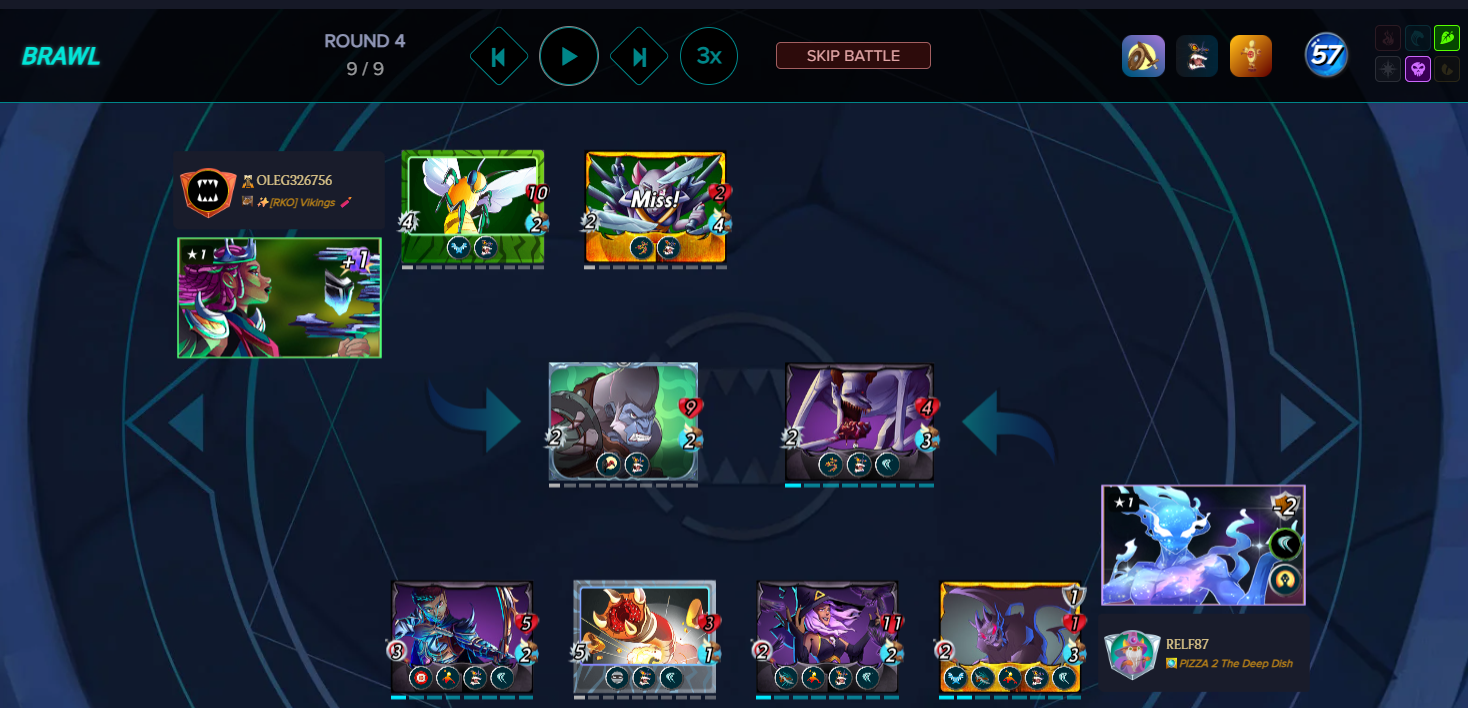The width and height of the screenshot is (1468, 708).
Task: Open OLEG326756's player profile
Action: [x=294, y=181]
